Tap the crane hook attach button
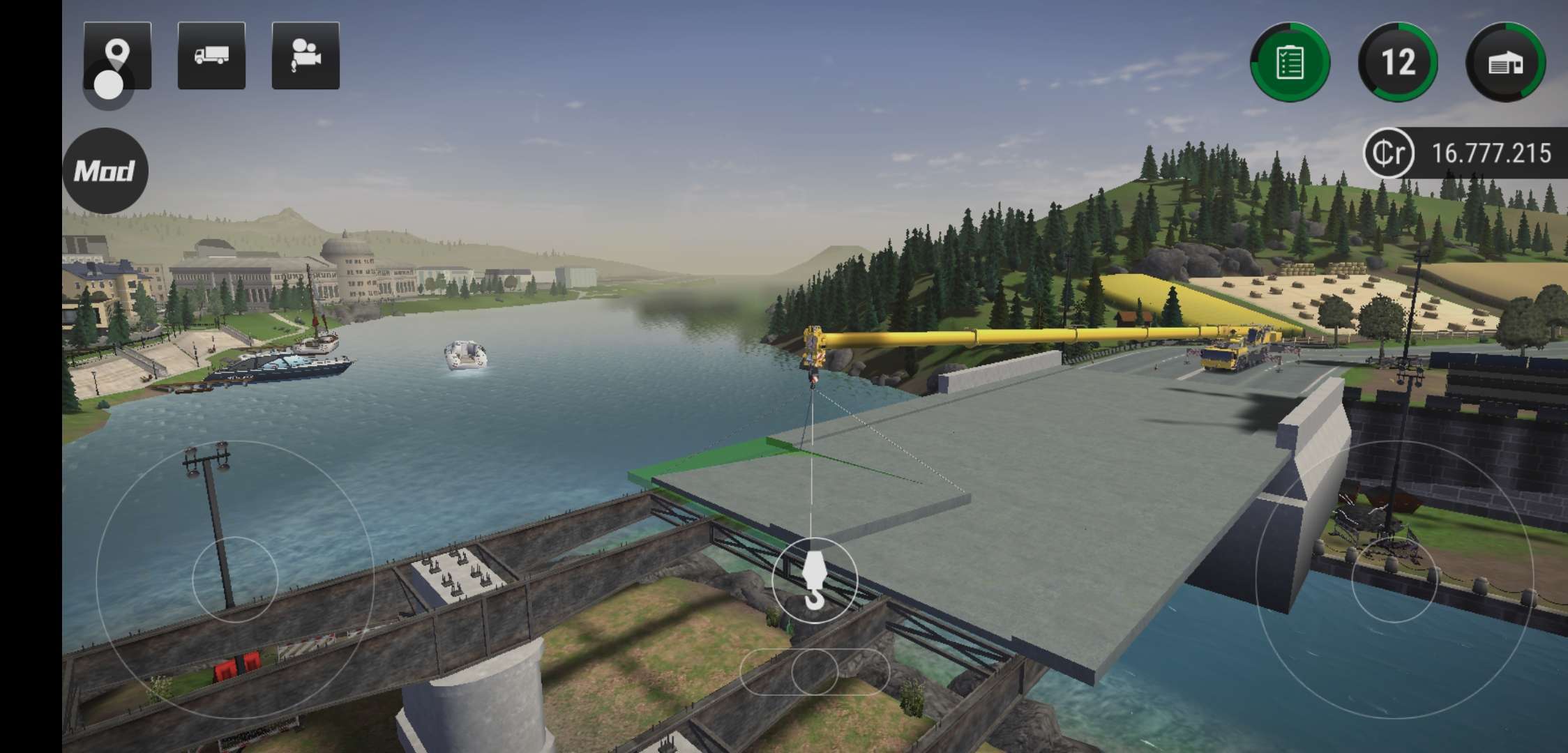 pos(814,579)
